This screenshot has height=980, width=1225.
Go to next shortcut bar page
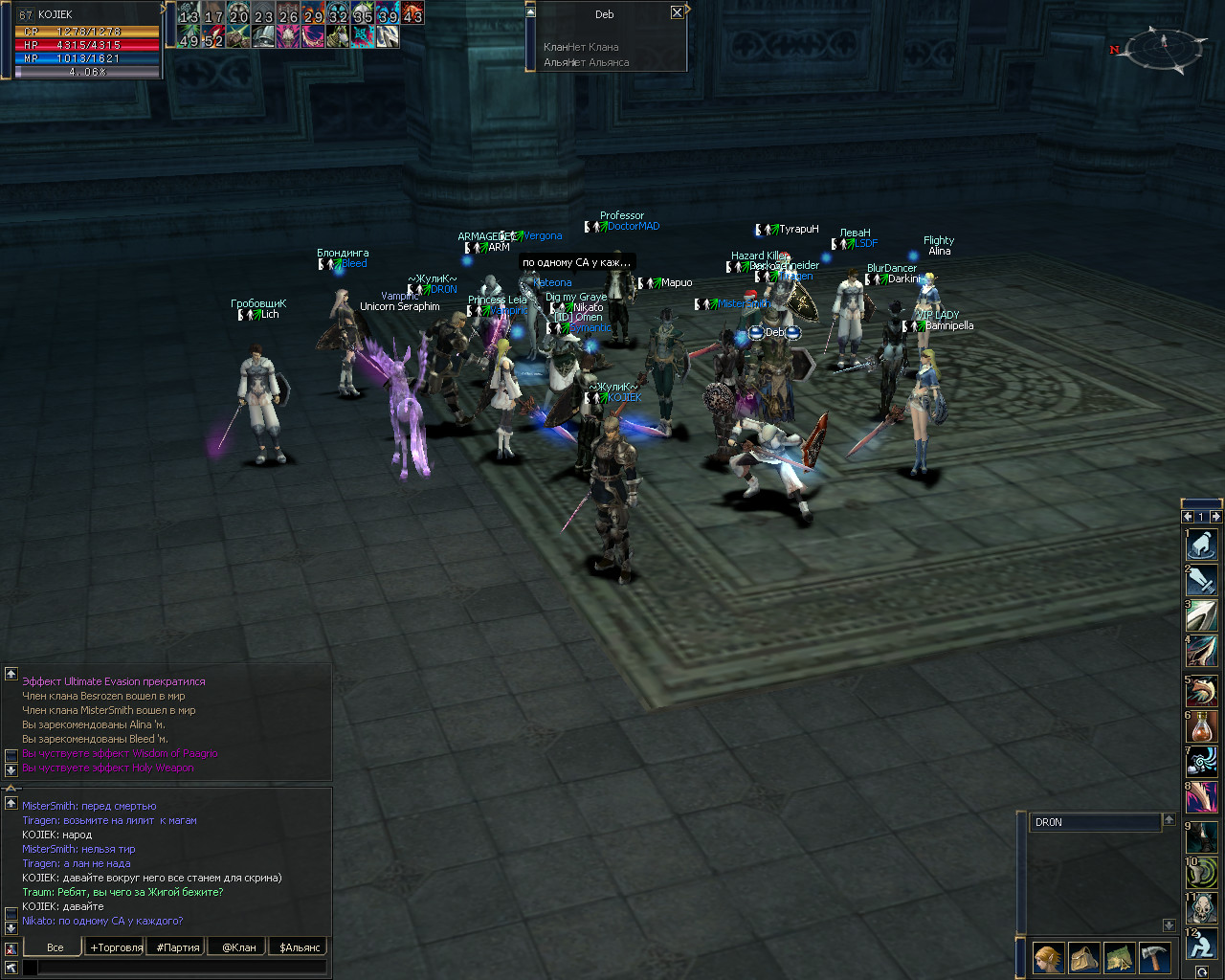pyautogui.click(x=1215, y=517)
